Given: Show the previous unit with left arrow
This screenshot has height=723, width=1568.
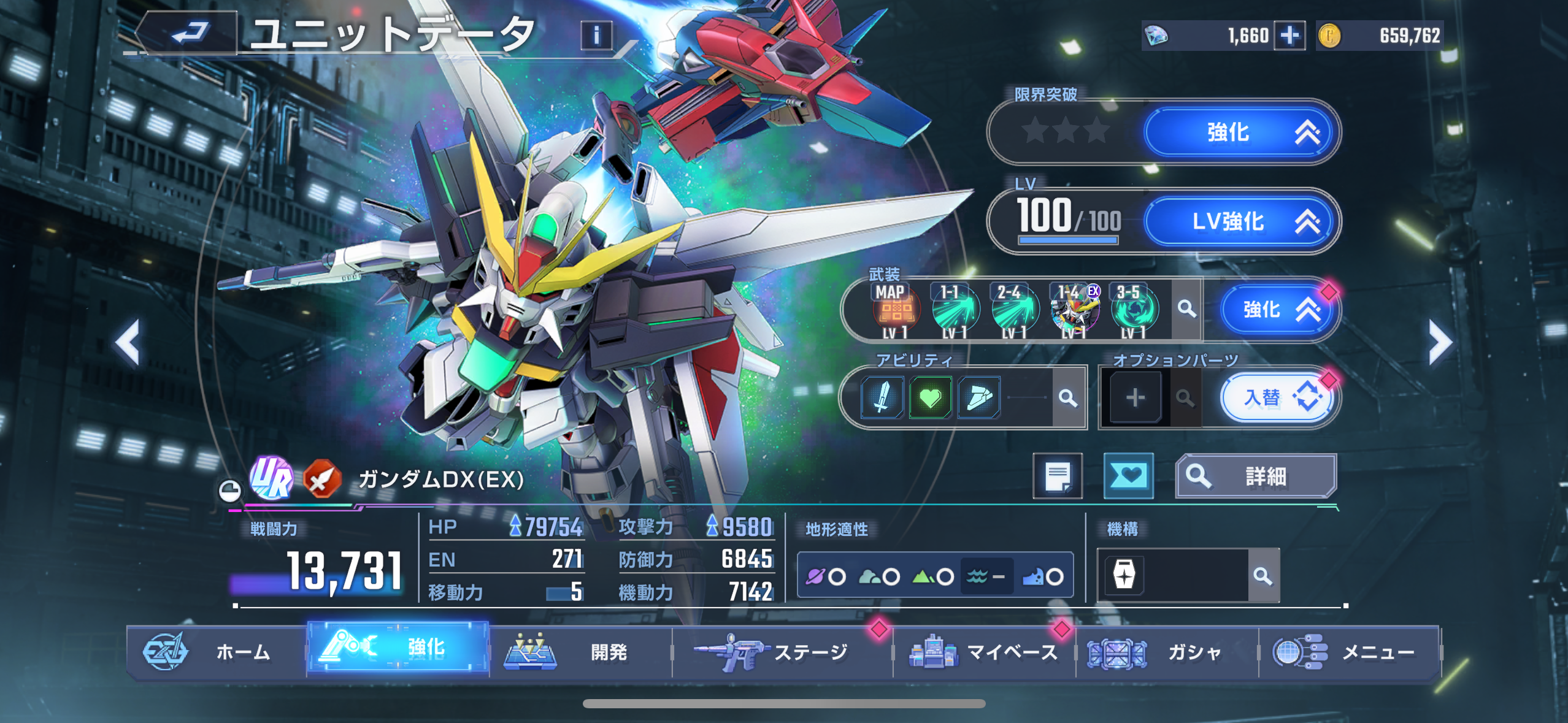Looking at the screenshot, I should click(128, 343).
